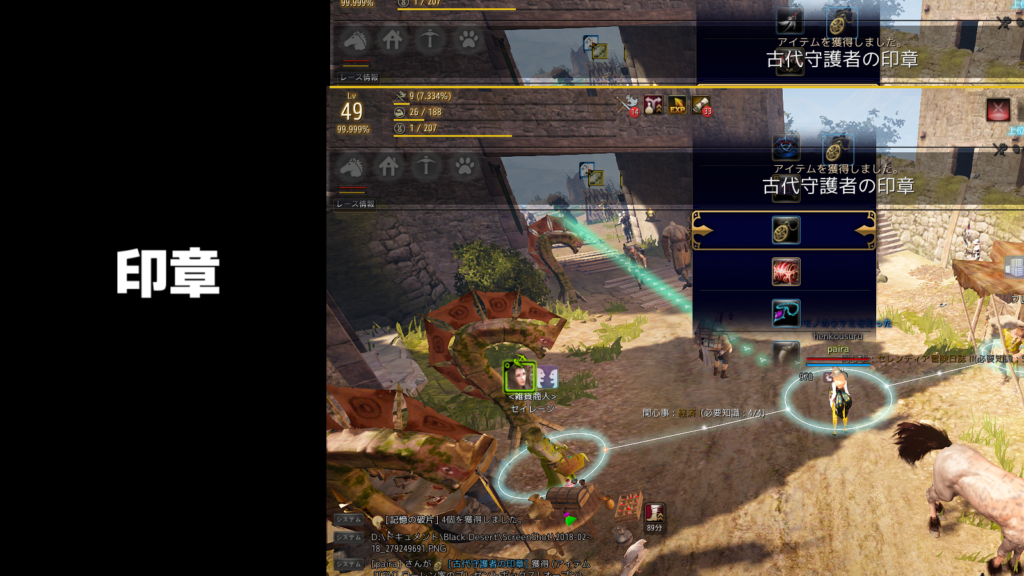The image size is (1024, 576).
Task: Click the EXP buff icon
Action: coord(677,103)
